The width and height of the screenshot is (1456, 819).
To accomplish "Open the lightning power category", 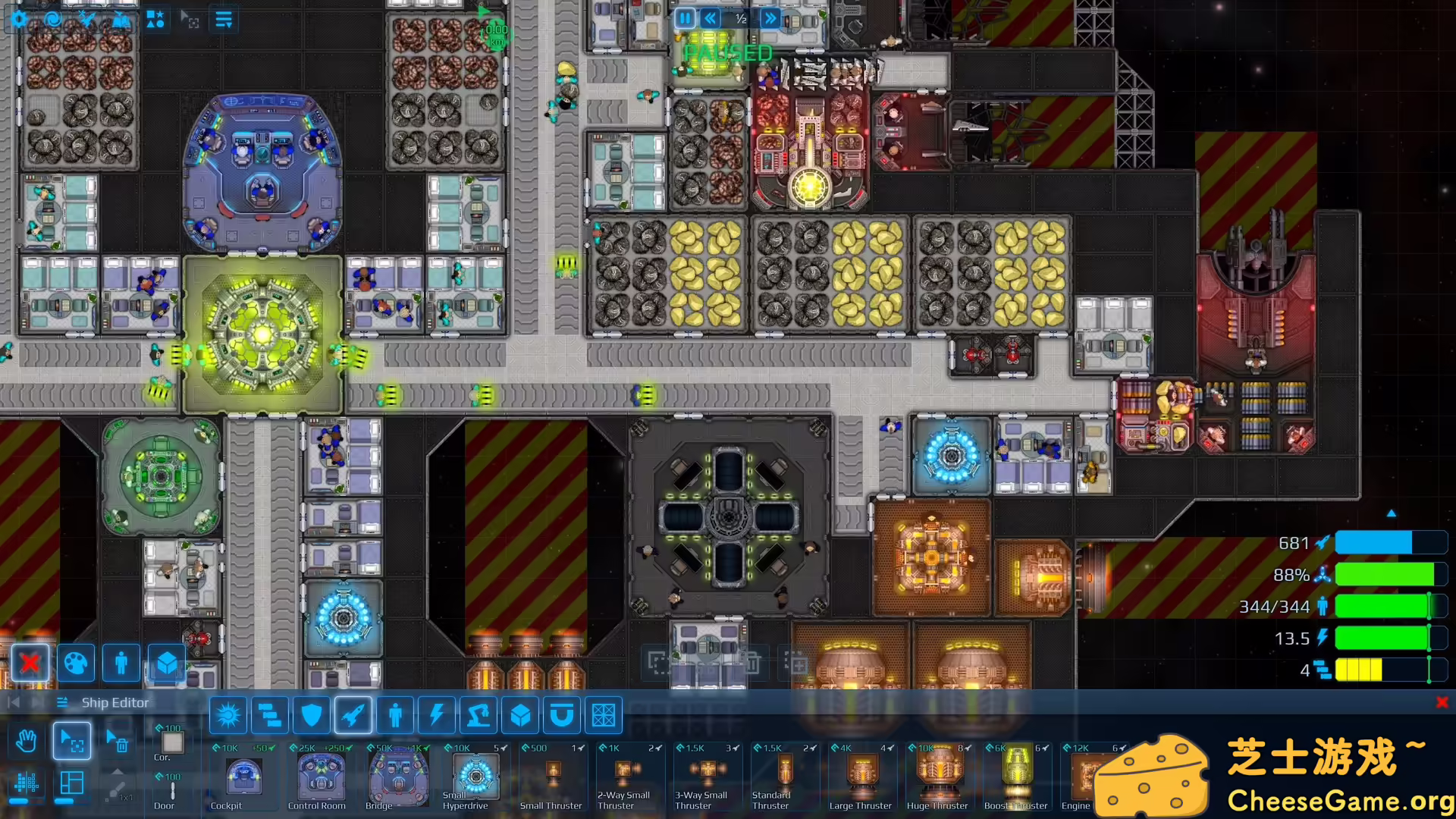I will coord(436,714).
